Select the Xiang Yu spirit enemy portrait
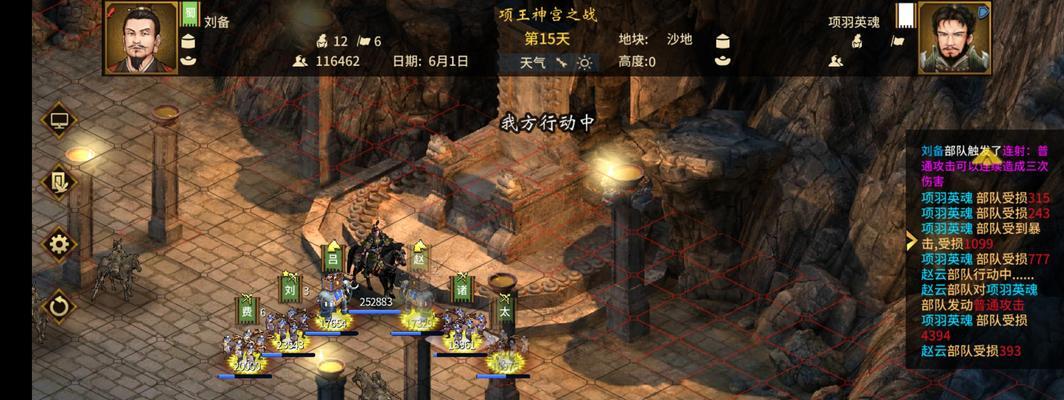The width and height of the screenshot is (1064, 400). (x=953, y=38)
